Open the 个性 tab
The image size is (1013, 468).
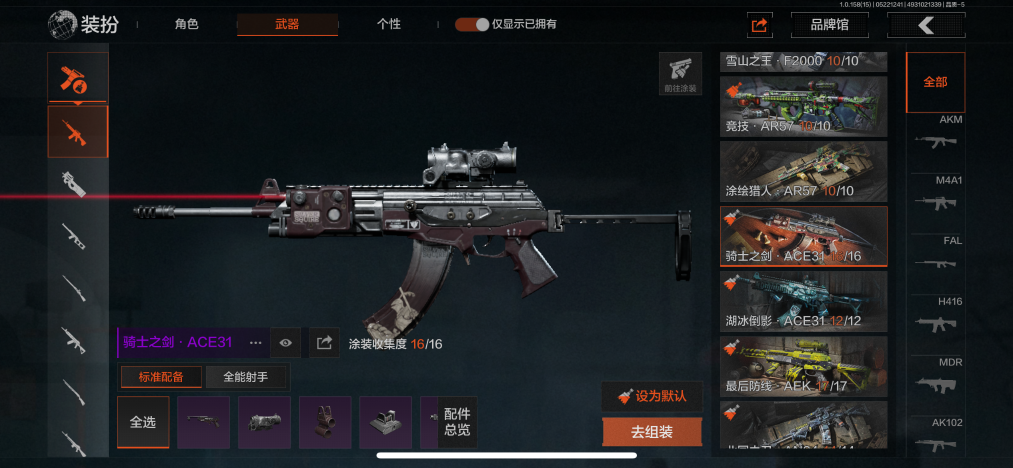pyautogui.click(x=389, y=24)
